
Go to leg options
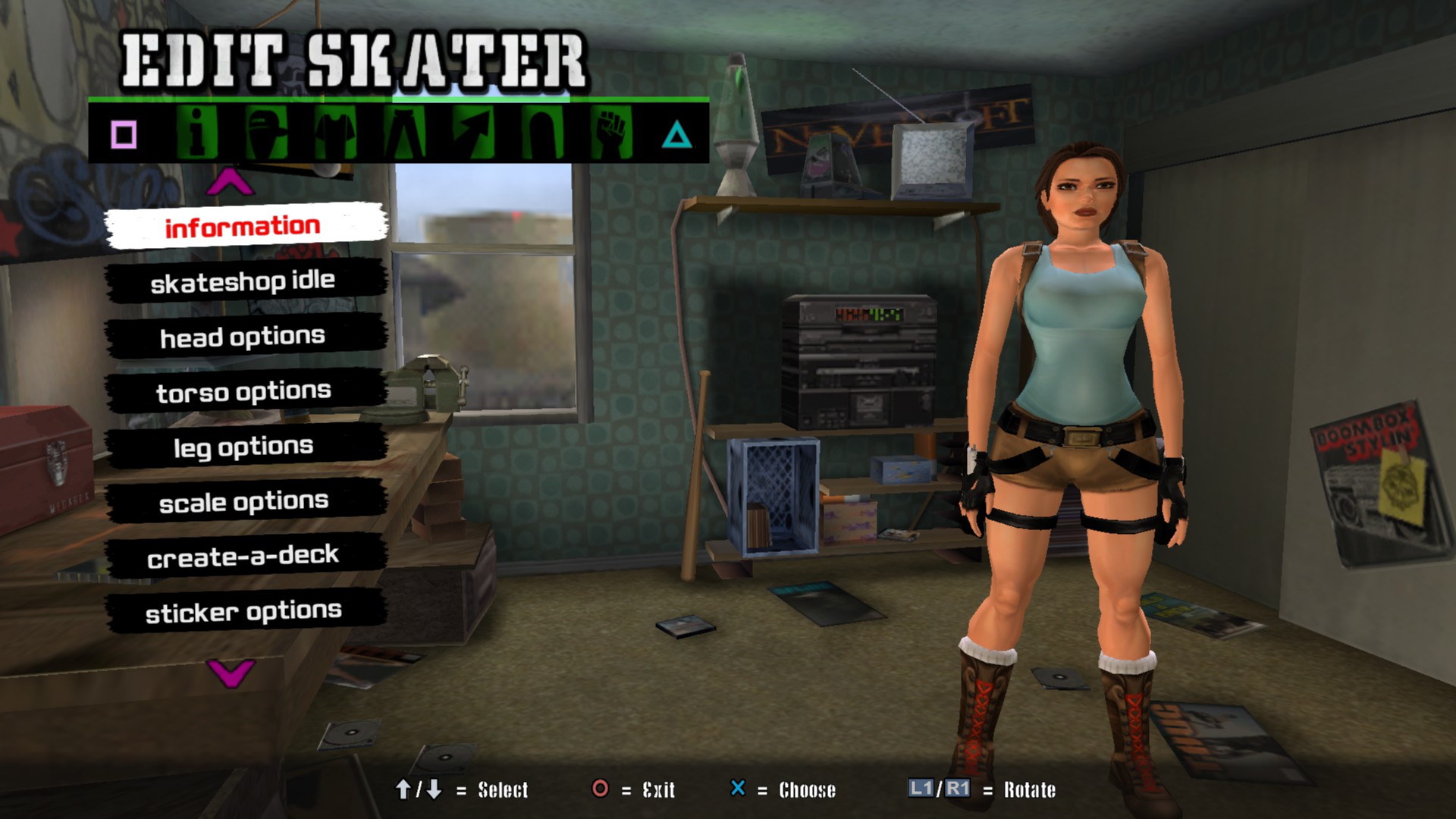(244, 447)
